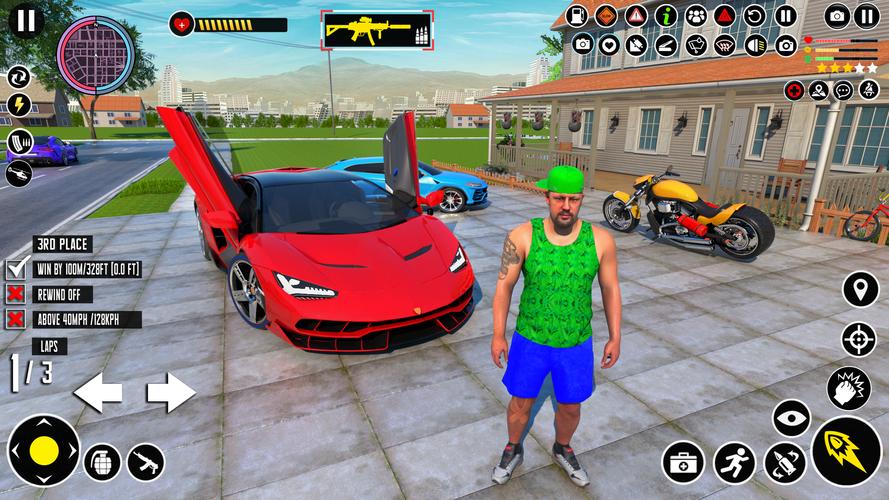Select the yellow assault rifle weapon box

(x=378, y=28)
